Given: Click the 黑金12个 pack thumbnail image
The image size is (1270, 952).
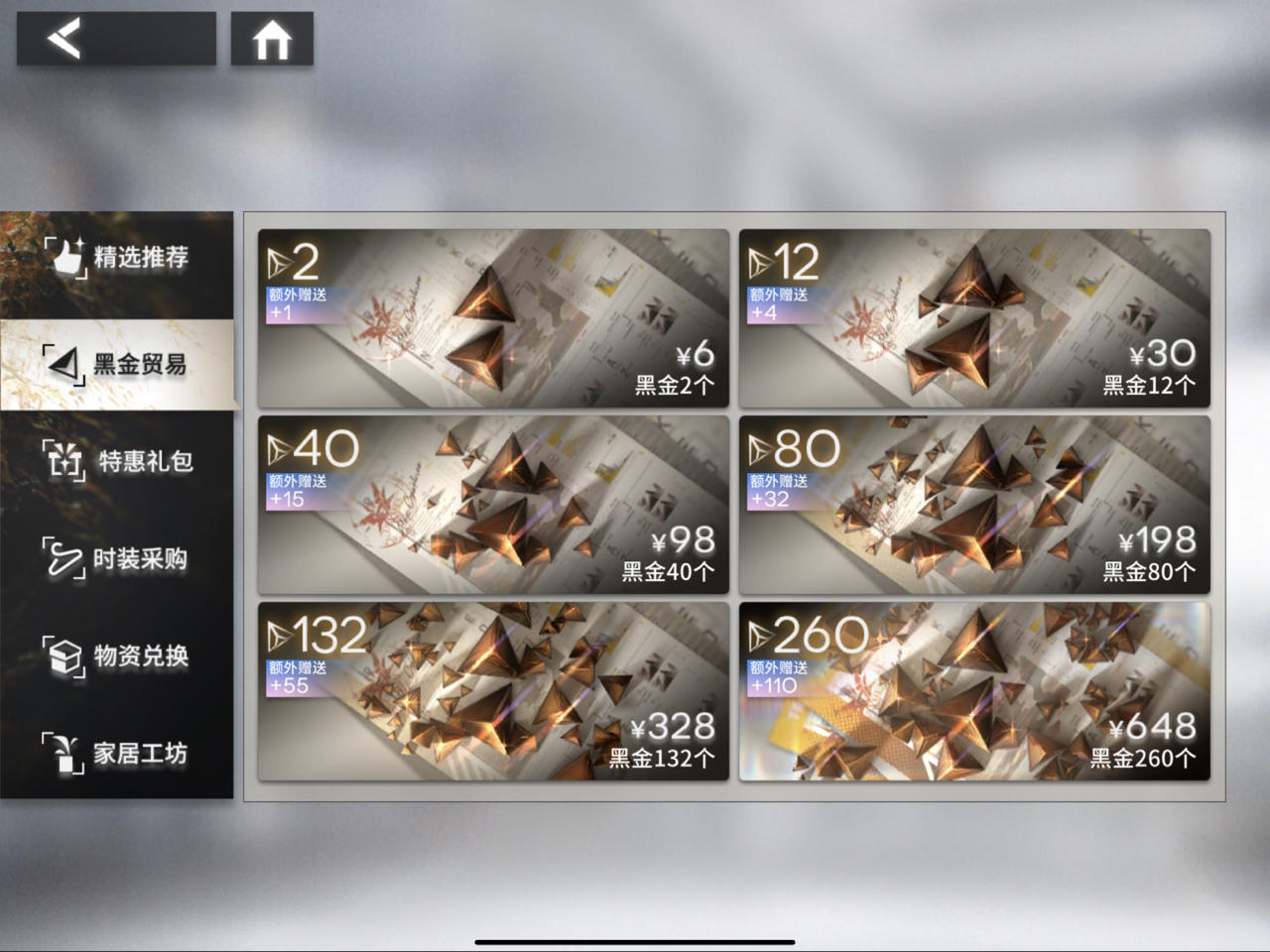Looking at the screenshot, I should click(975, 317).
